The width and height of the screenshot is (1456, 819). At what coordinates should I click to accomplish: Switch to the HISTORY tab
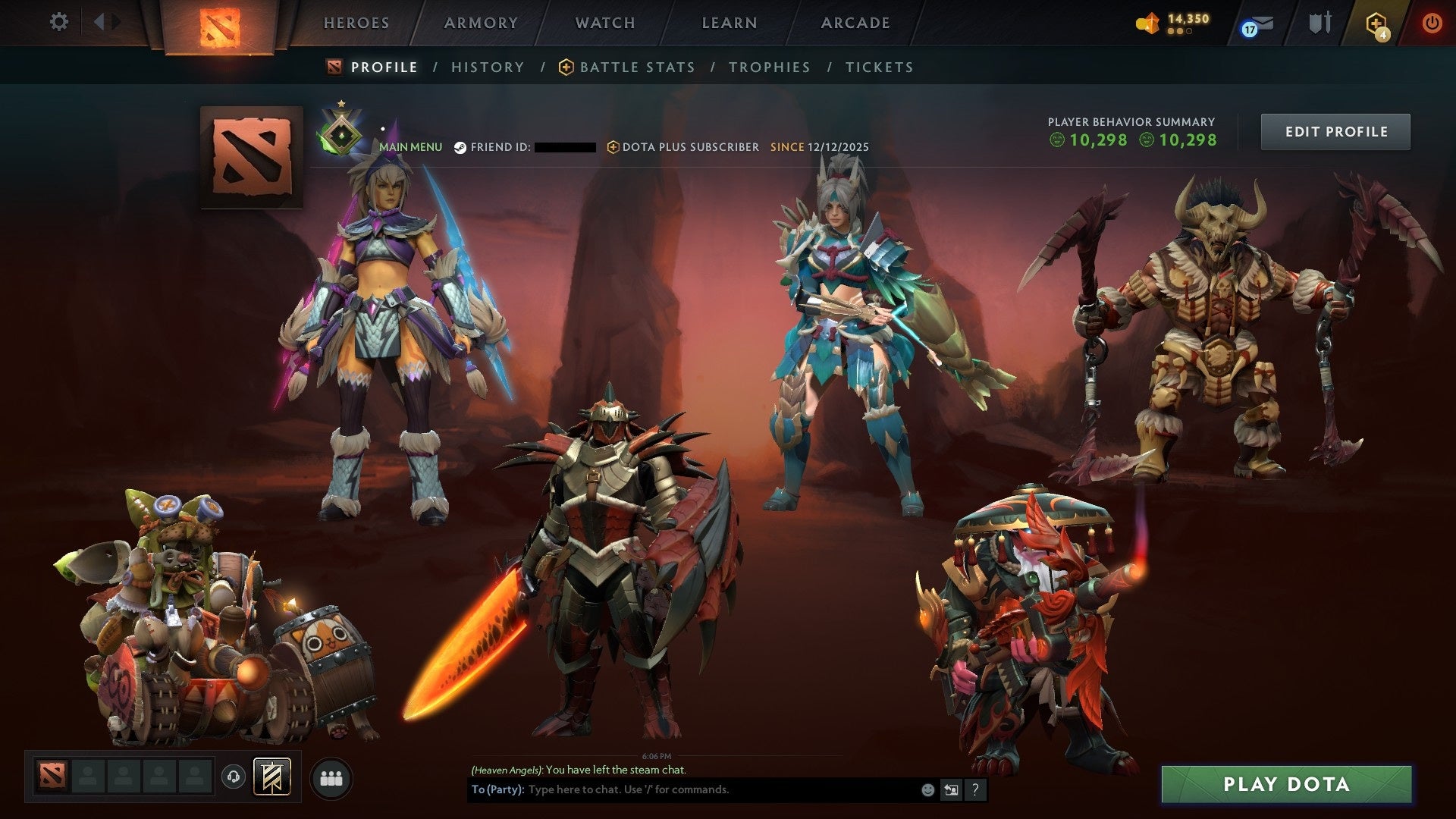pos(487,67)
